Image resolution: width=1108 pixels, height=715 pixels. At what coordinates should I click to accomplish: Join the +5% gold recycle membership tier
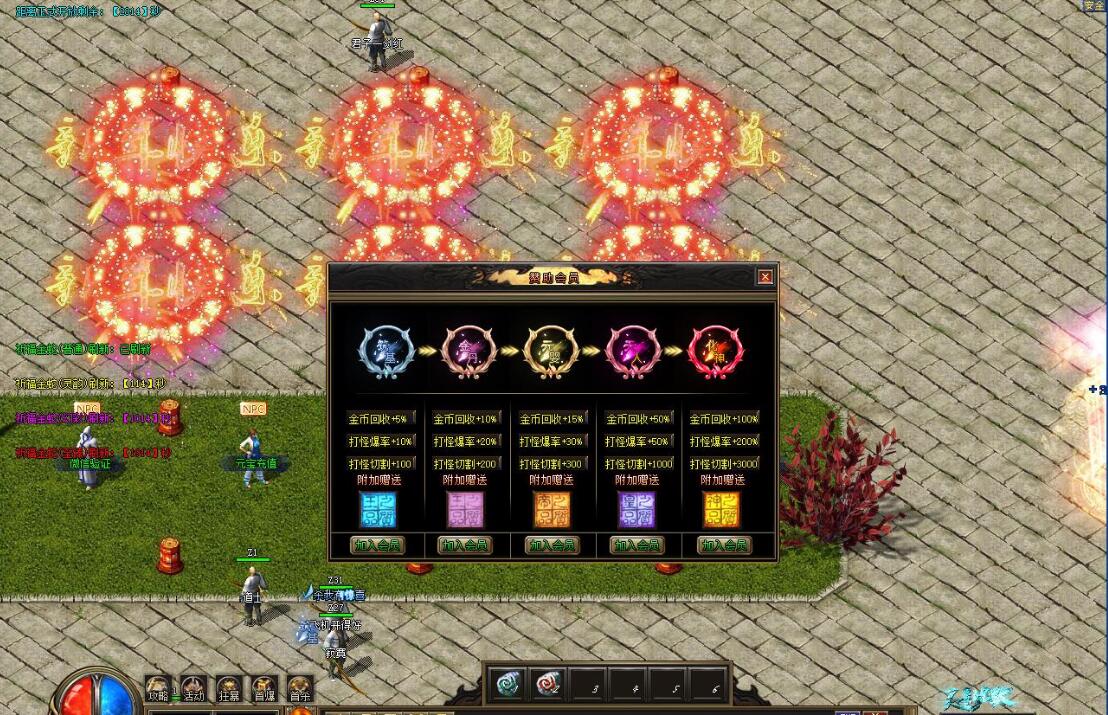coord(378,545)
